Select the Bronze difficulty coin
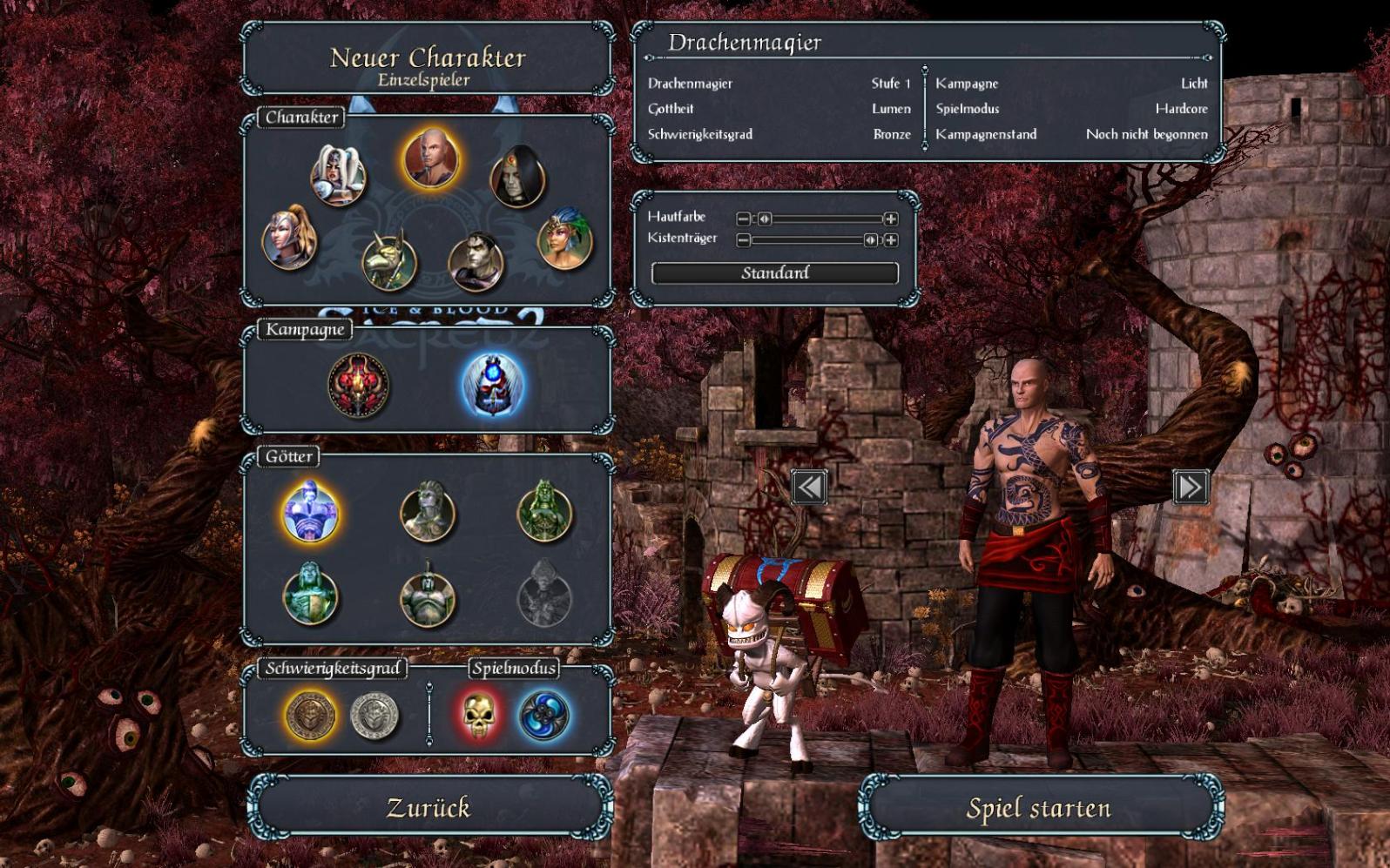 click(x=311, y=715)
